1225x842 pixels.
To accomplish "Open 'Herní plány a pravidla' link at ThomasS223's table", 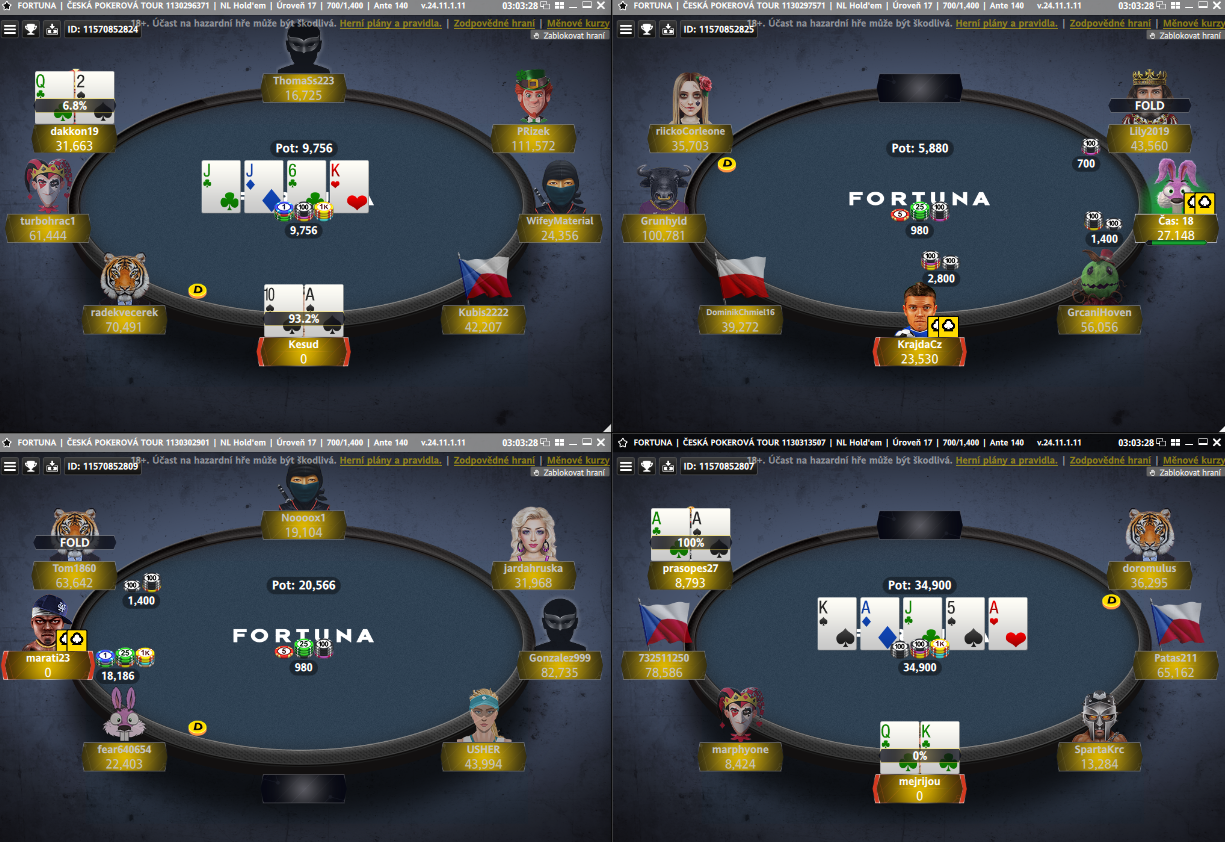I will [x=390, y=23].
